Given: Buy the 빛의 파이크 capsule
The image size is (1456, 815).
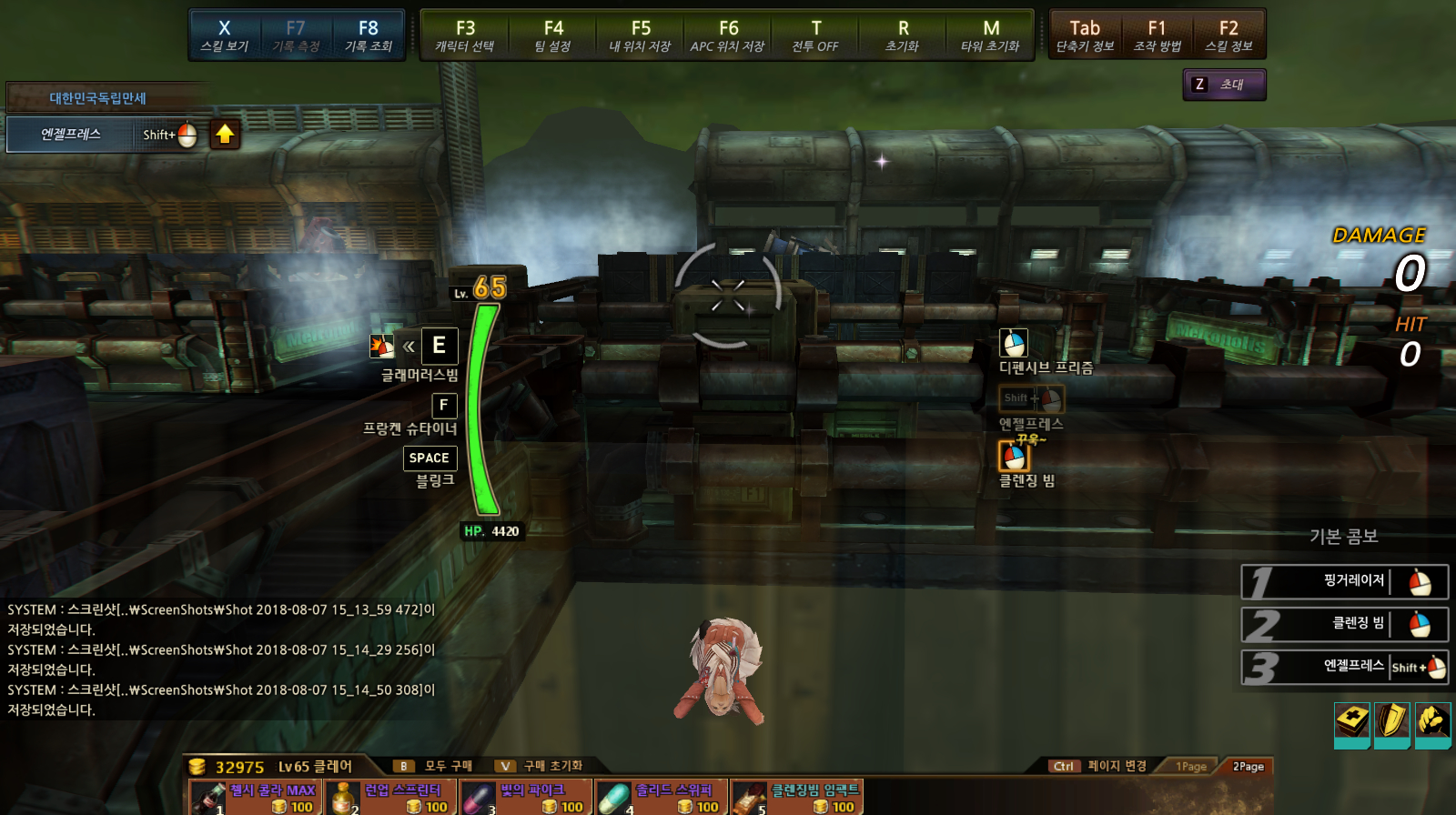Looking at the screenshot, I should [x=526, y=798].
